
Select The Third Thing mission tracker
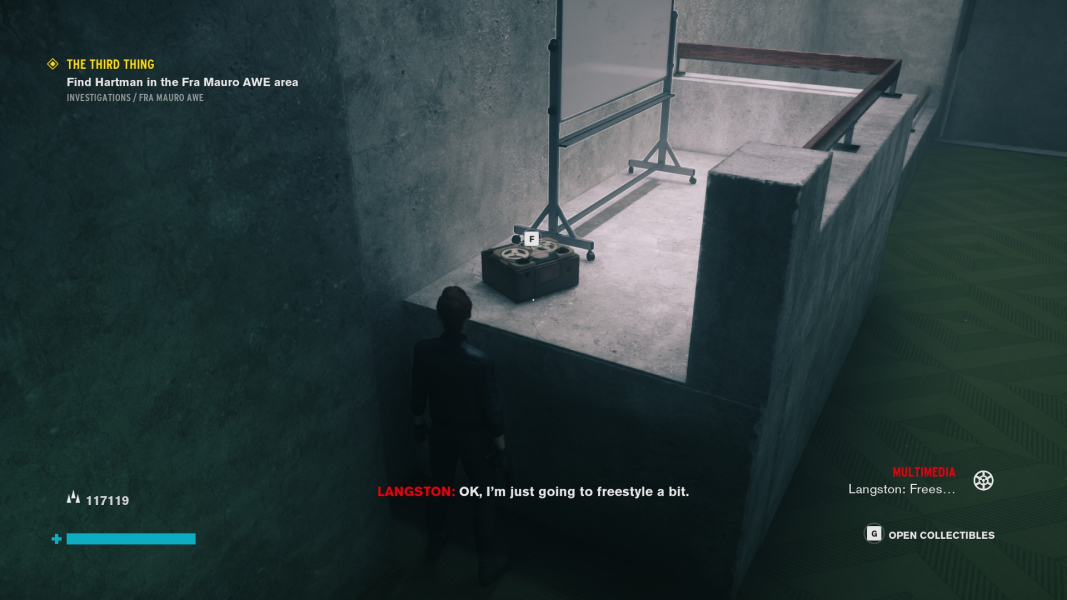(110, 65)
